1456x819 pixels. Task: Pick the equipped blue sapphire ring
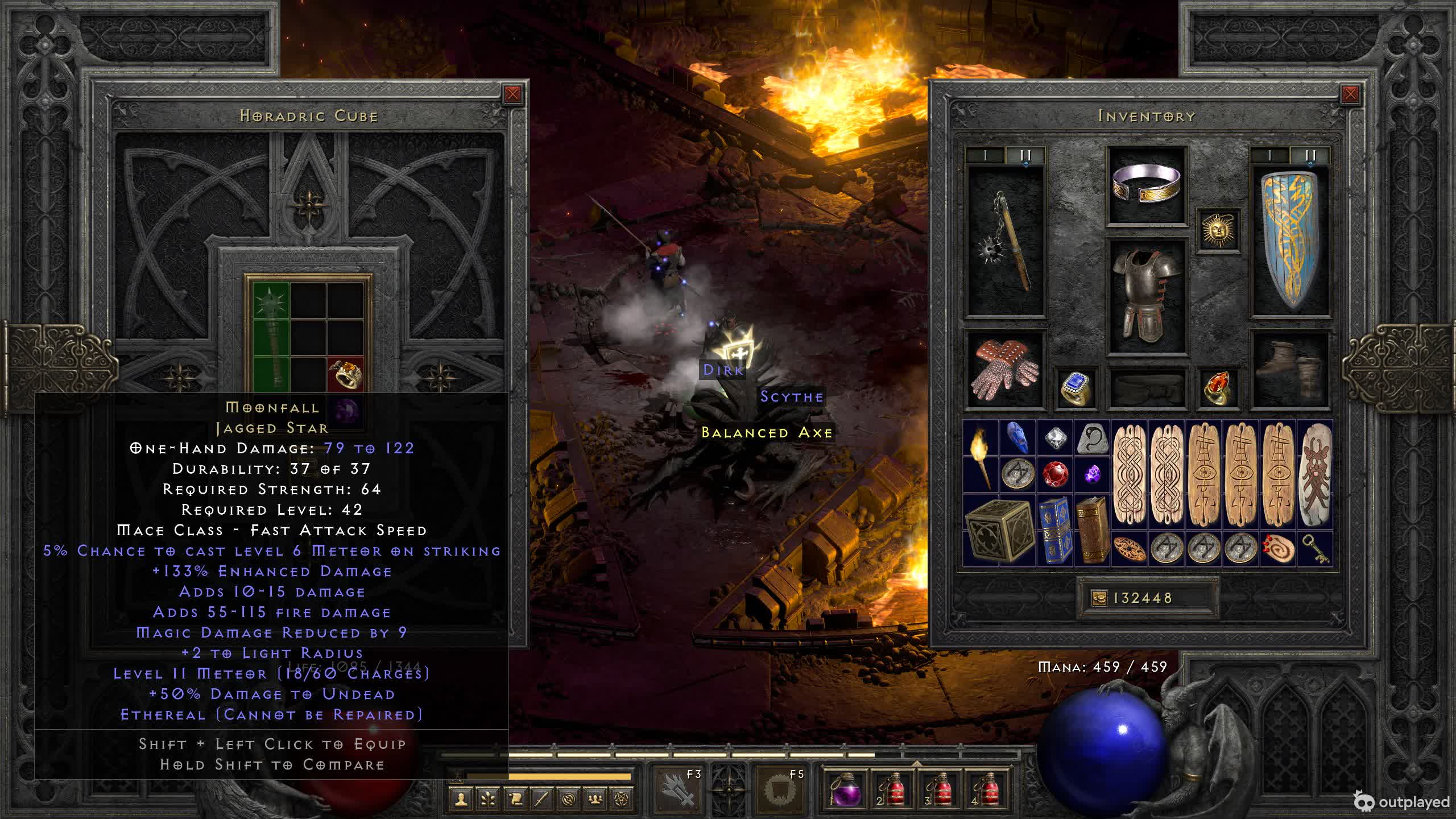pyautogui.click(x=1075, y=388)
